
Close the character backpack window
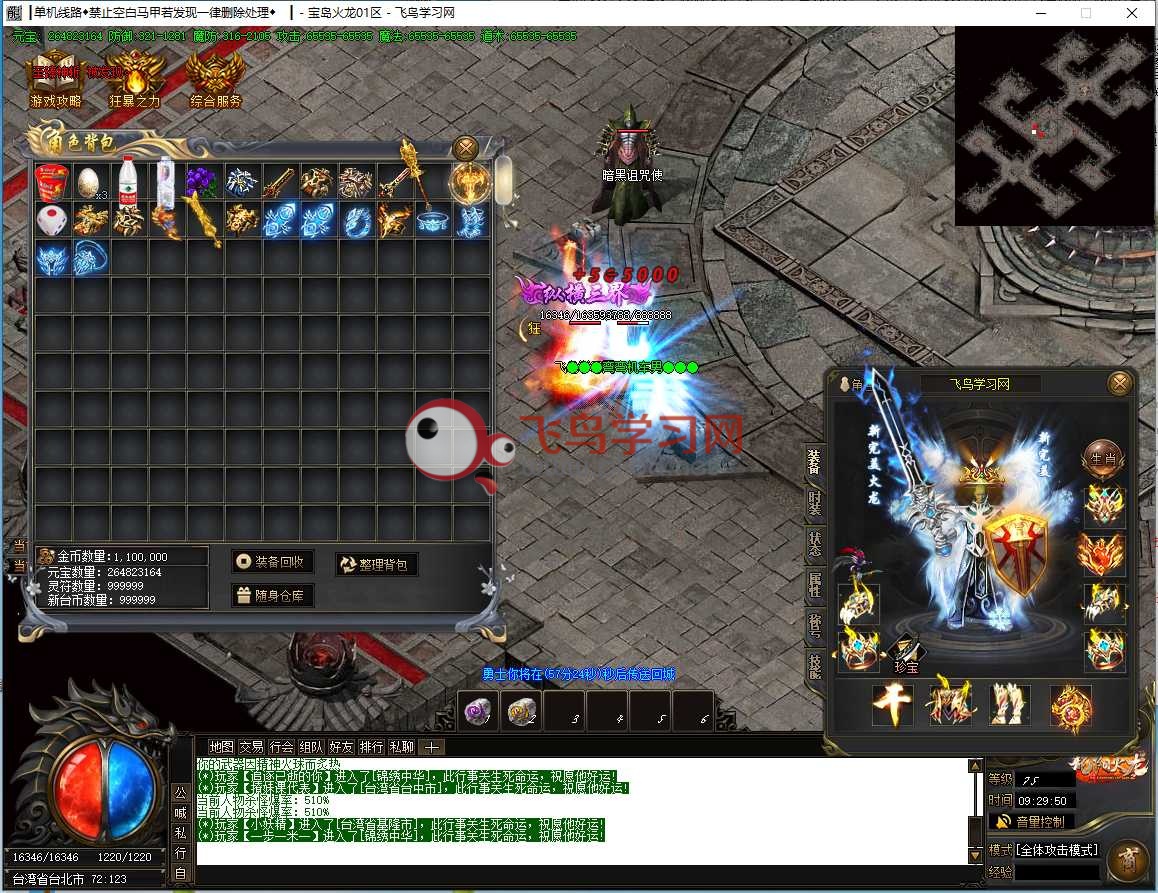click(465, 148)
